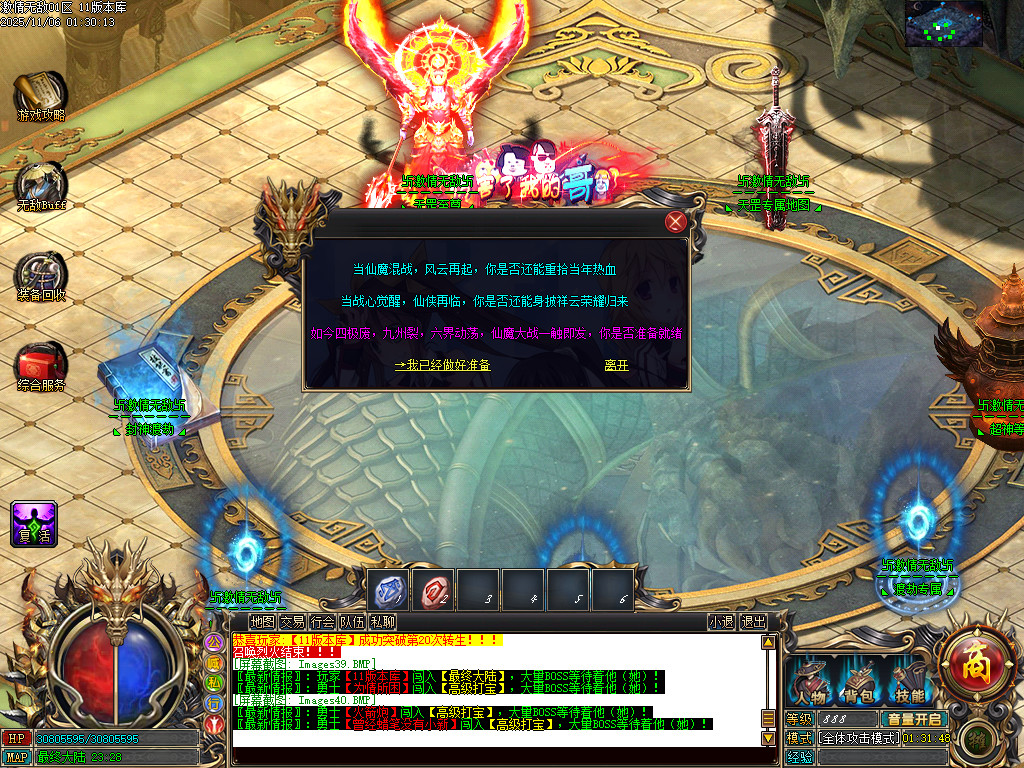Toggle the 音量开启 sound button
Viewport: 1024px width, 768px height.
(x=913, y=719)
